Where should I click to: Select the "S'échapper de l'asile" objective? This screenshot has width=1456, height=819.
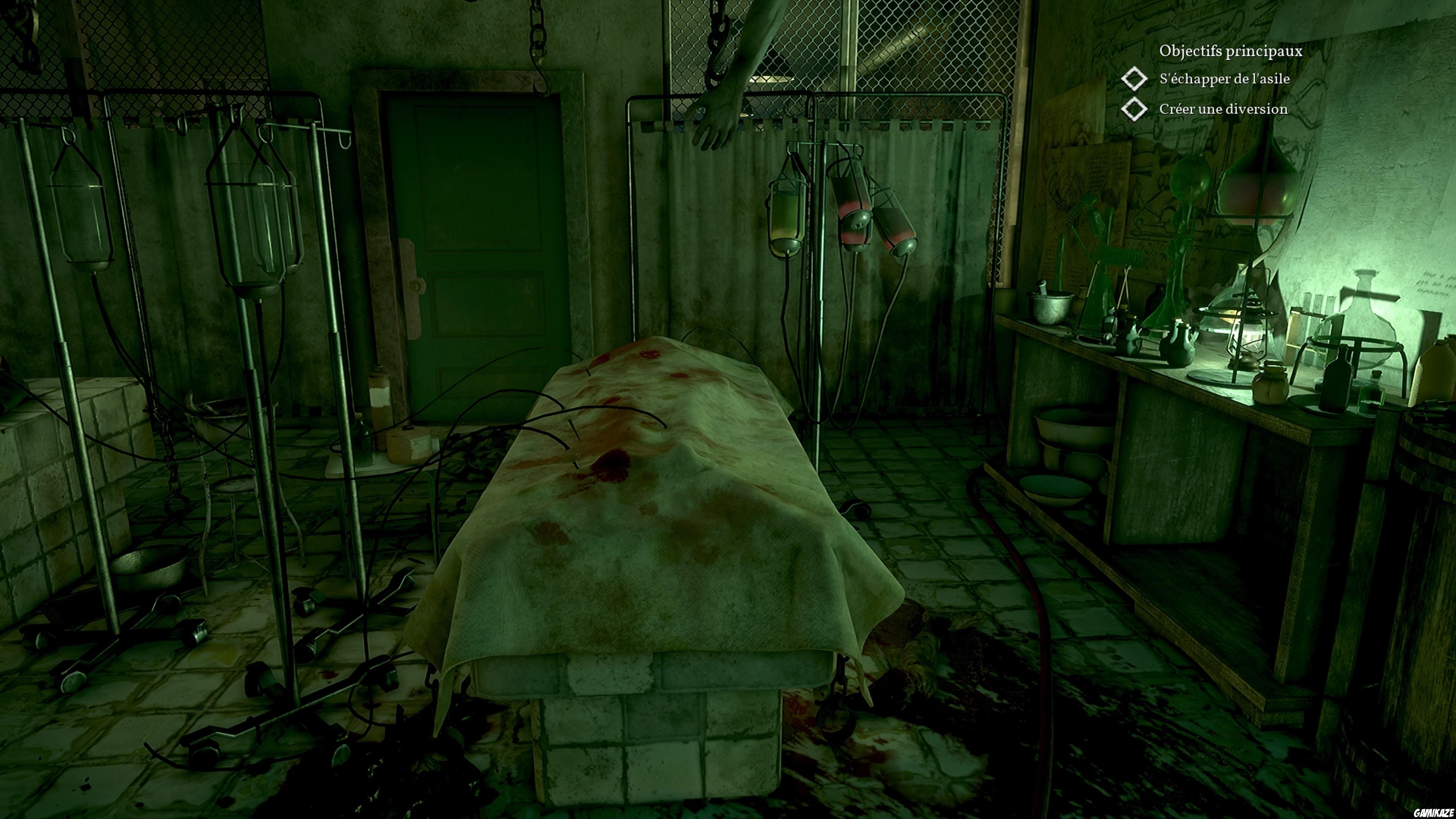point(1224,78)
